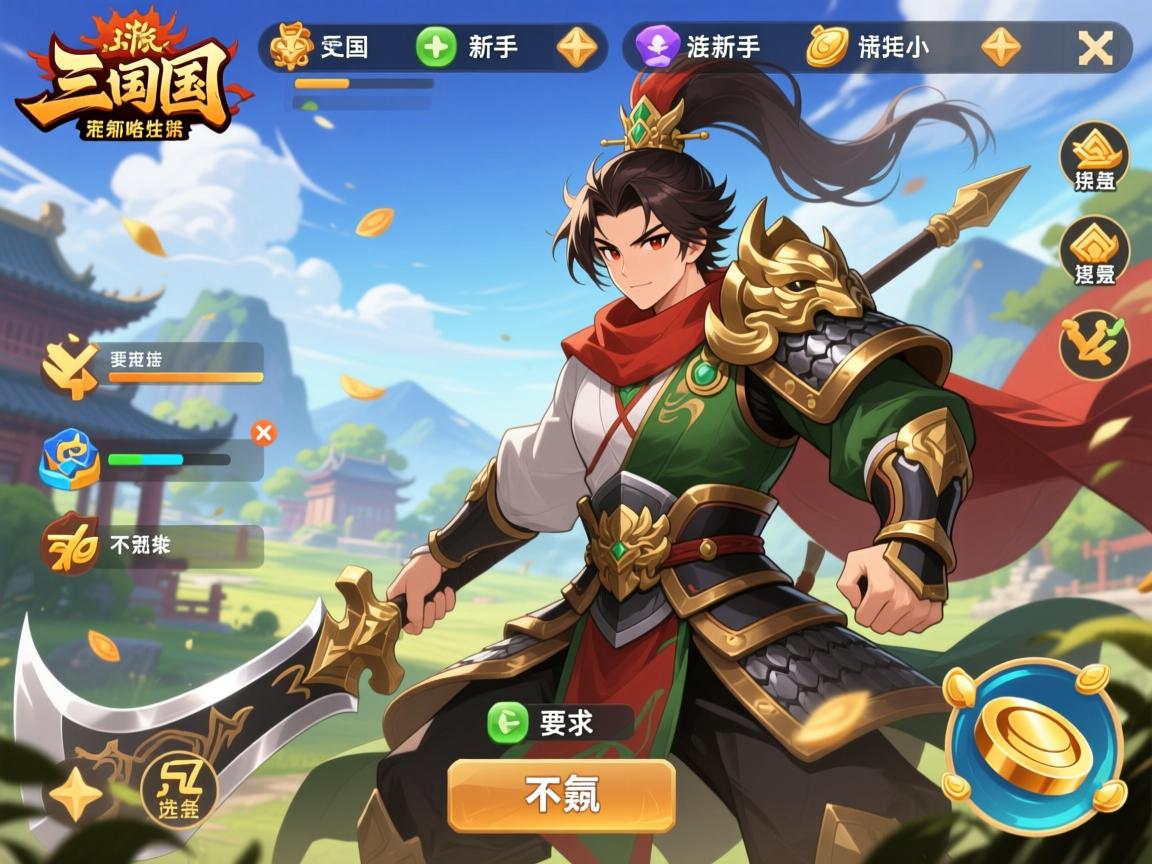The height and width of the screenshot is (864, 1152).
Task: Click the gold emblem 国 icon
Action: point(292,47)
